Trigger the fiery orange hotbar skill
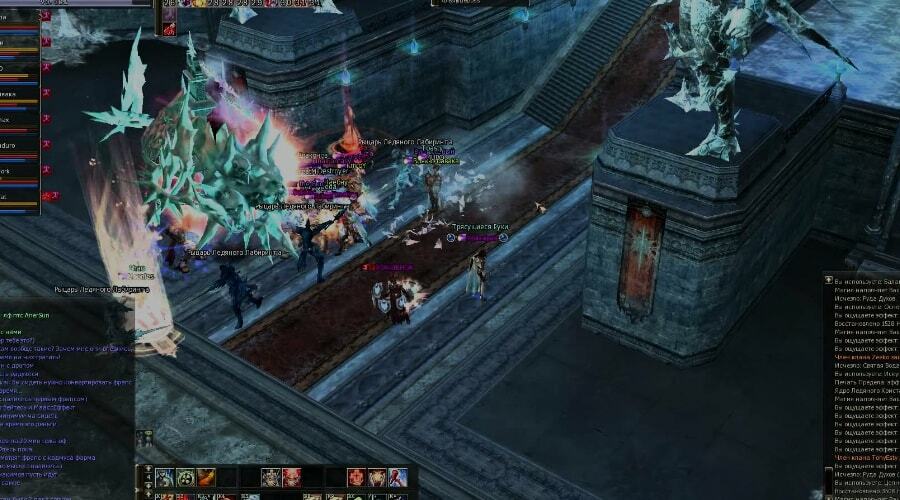900x500 pixels. click(x=205, y=477)
